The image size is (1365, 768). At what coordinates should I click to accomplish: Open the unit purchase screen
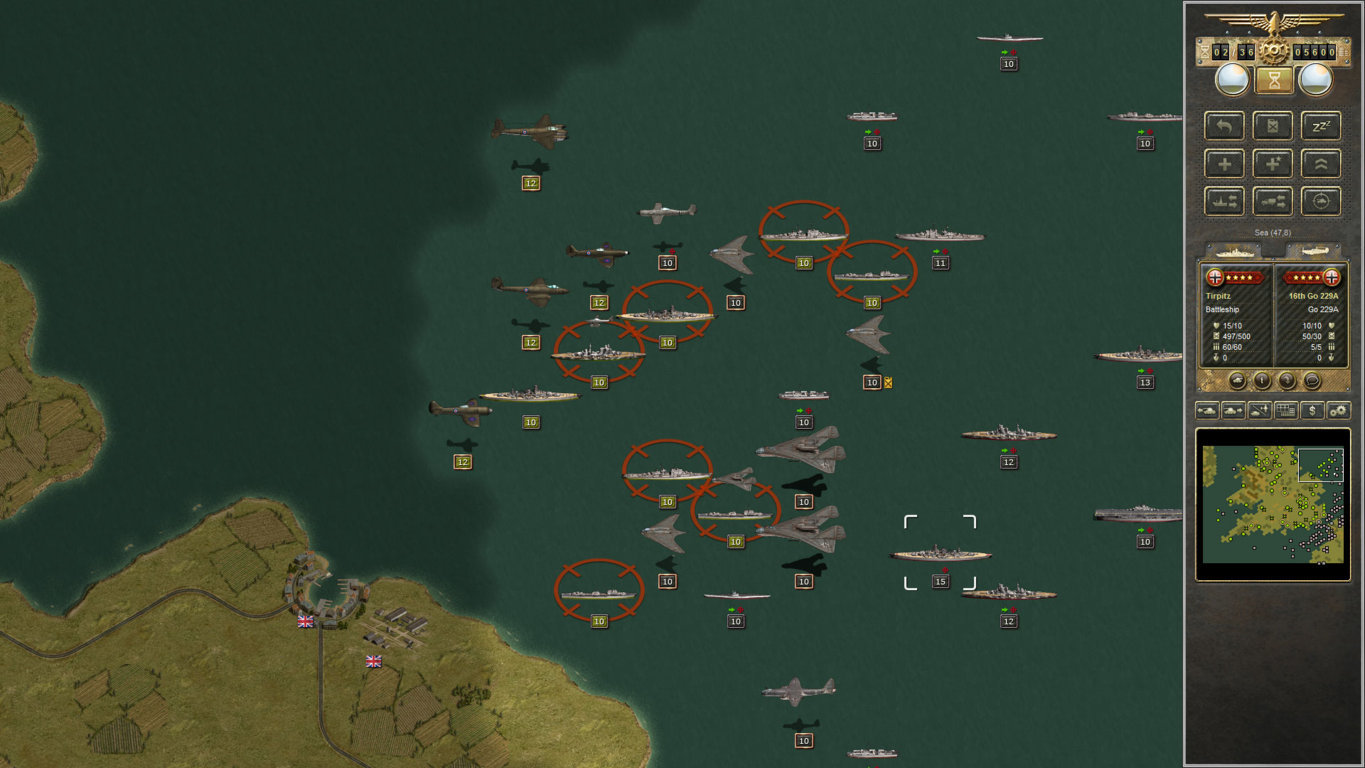[1285, 411]
